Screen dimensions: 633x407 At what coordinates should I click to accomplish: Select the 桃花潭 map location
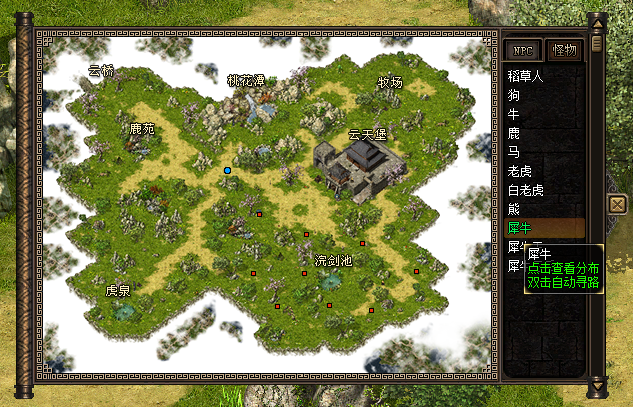(246, 80)
